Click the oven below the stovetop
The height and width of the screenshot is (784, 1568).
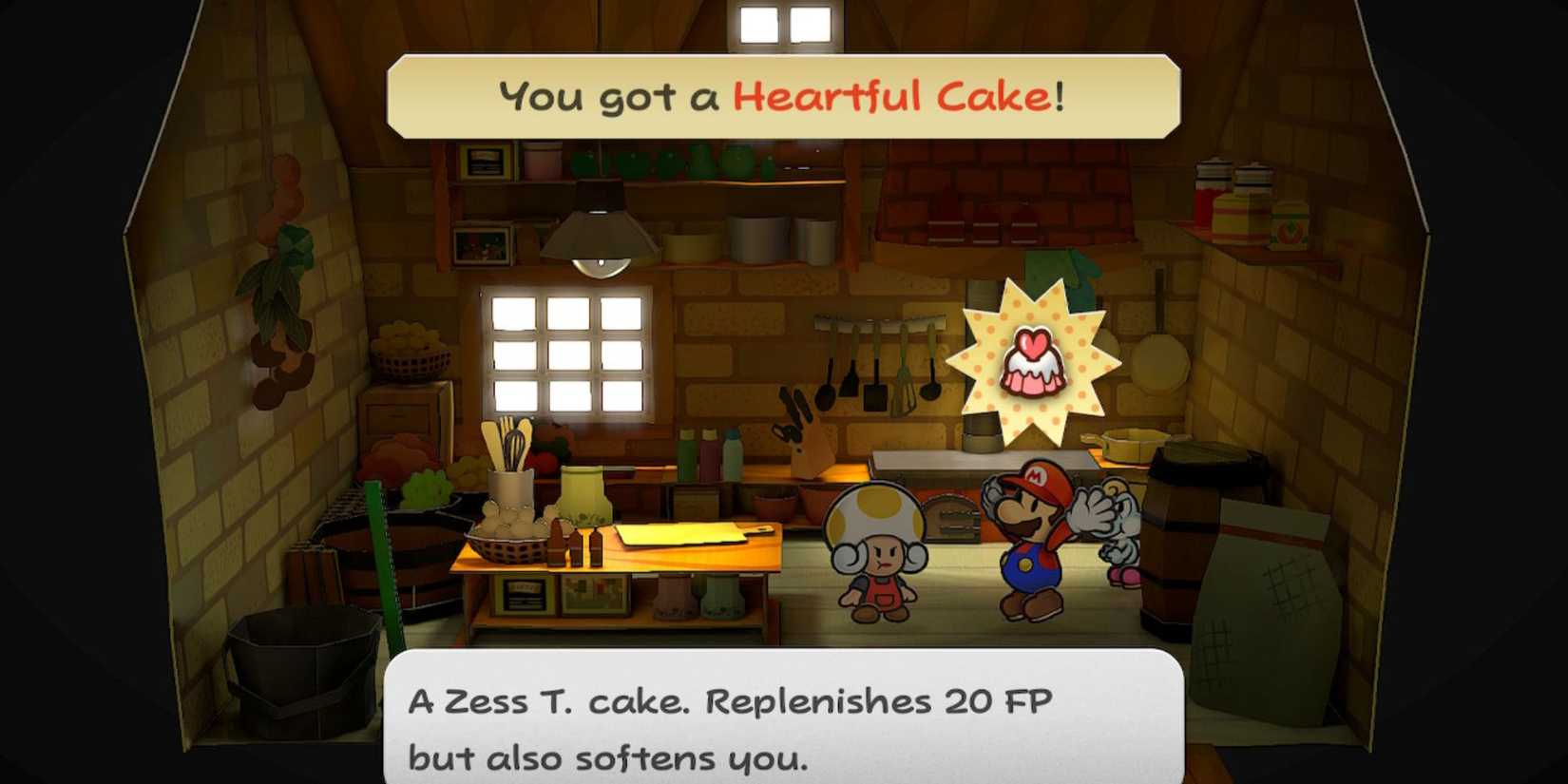950,518
